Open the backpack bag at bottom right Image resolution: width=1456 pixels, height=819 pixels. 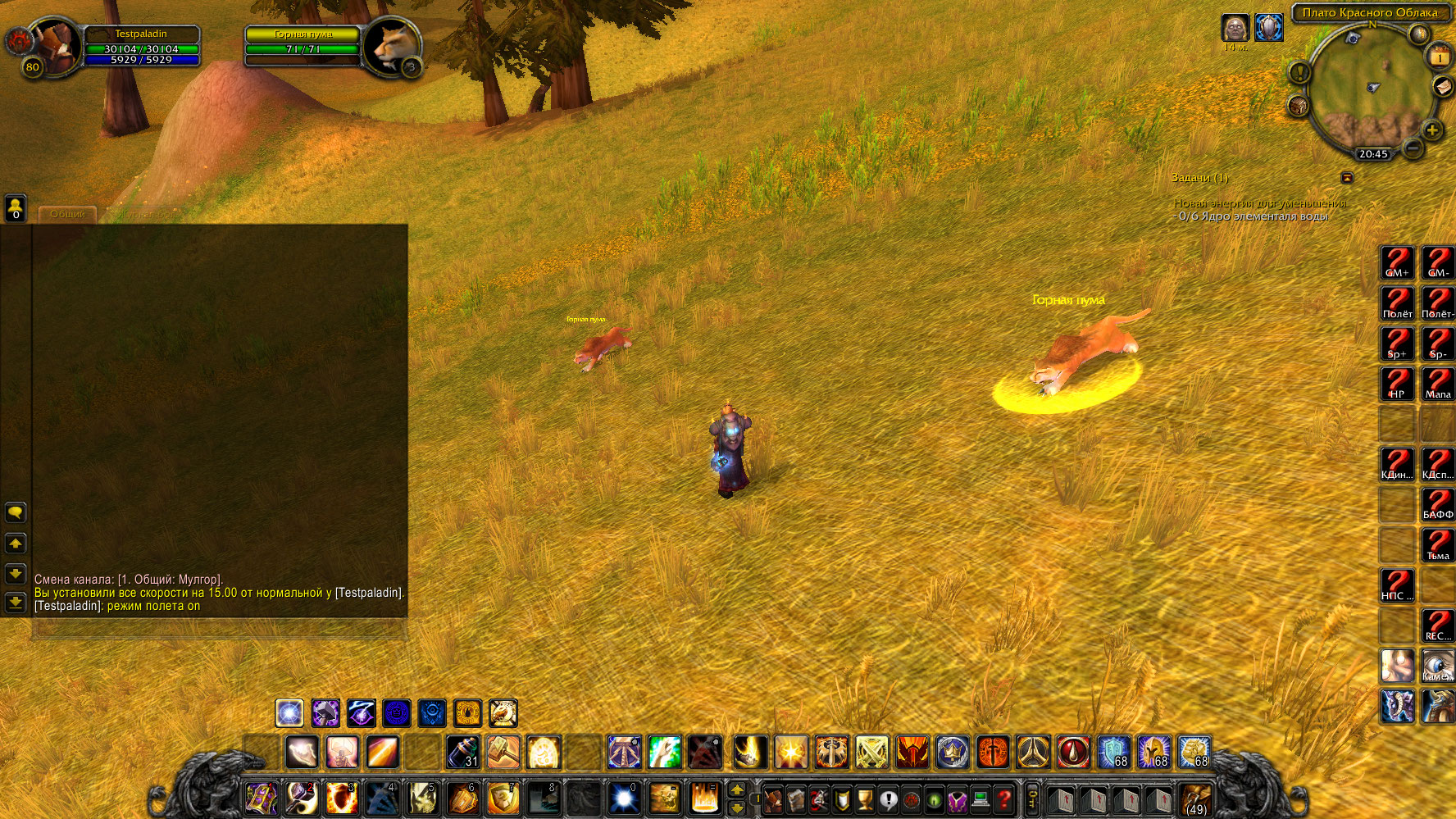pyautogui.click(x=1197, y=799)
